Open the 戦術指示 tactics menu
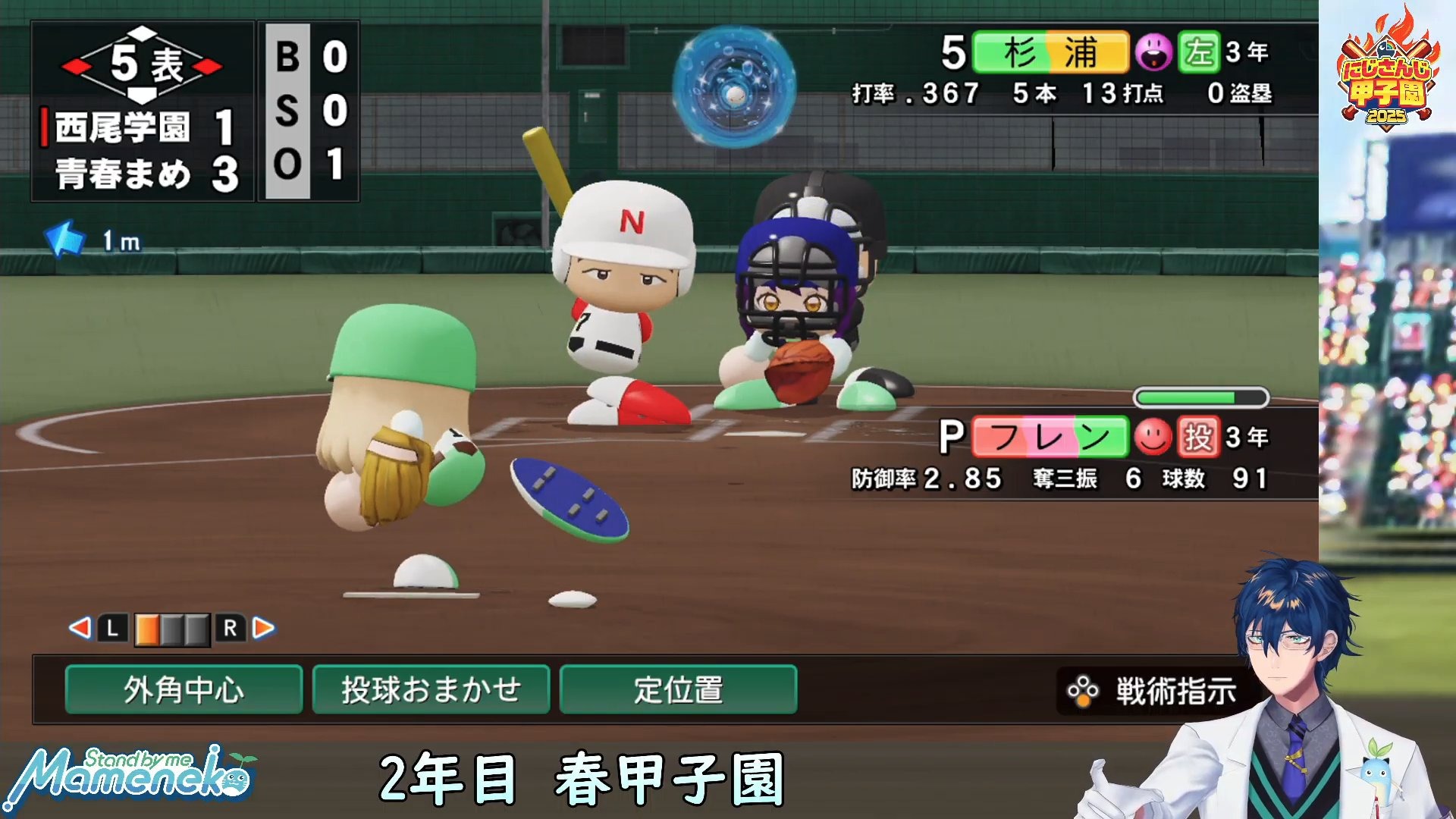The height and width of the screenshot is (819, 1456). [1153, 691]
